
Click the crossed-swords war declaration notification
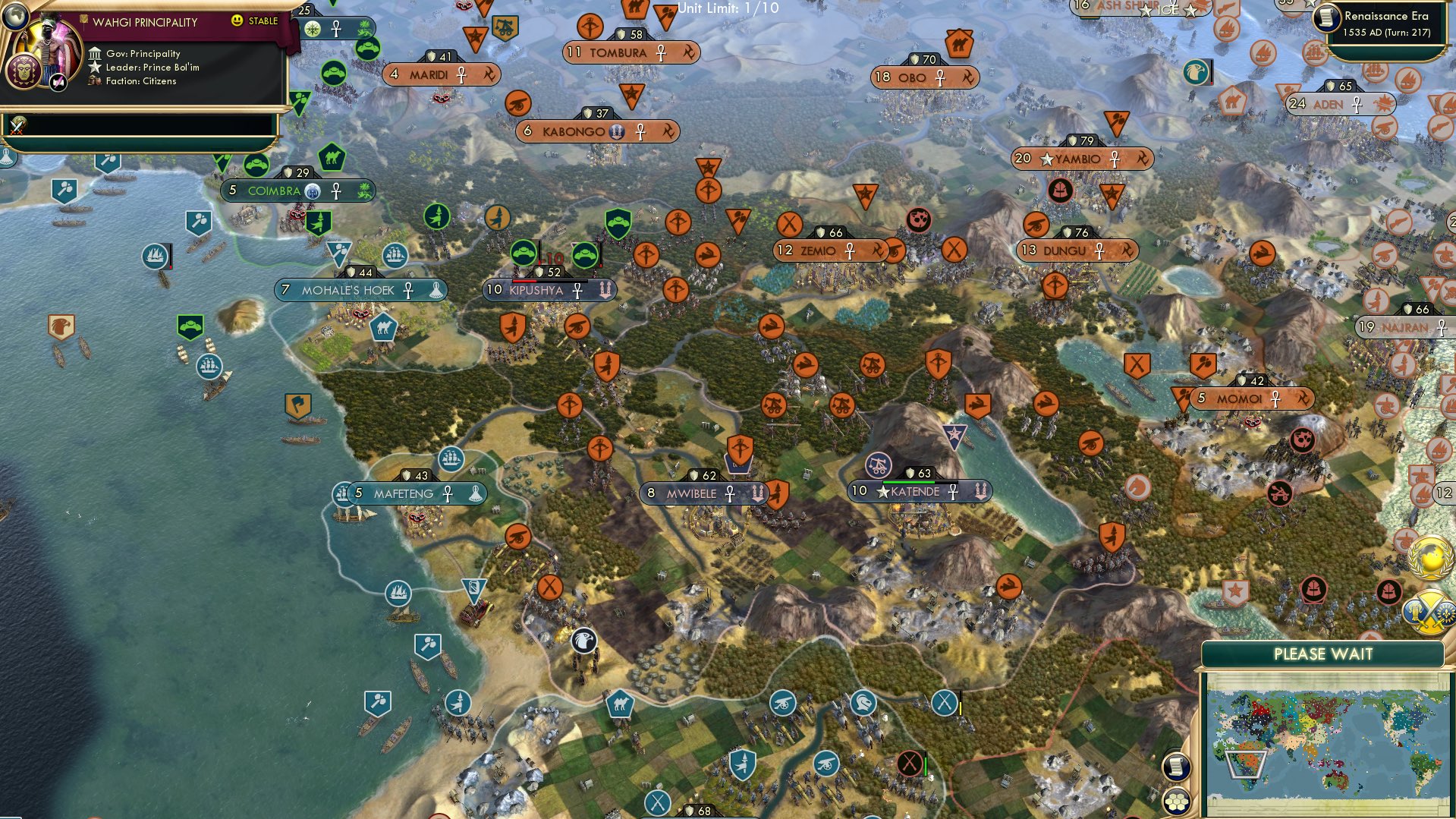(x=1428, y=613)
